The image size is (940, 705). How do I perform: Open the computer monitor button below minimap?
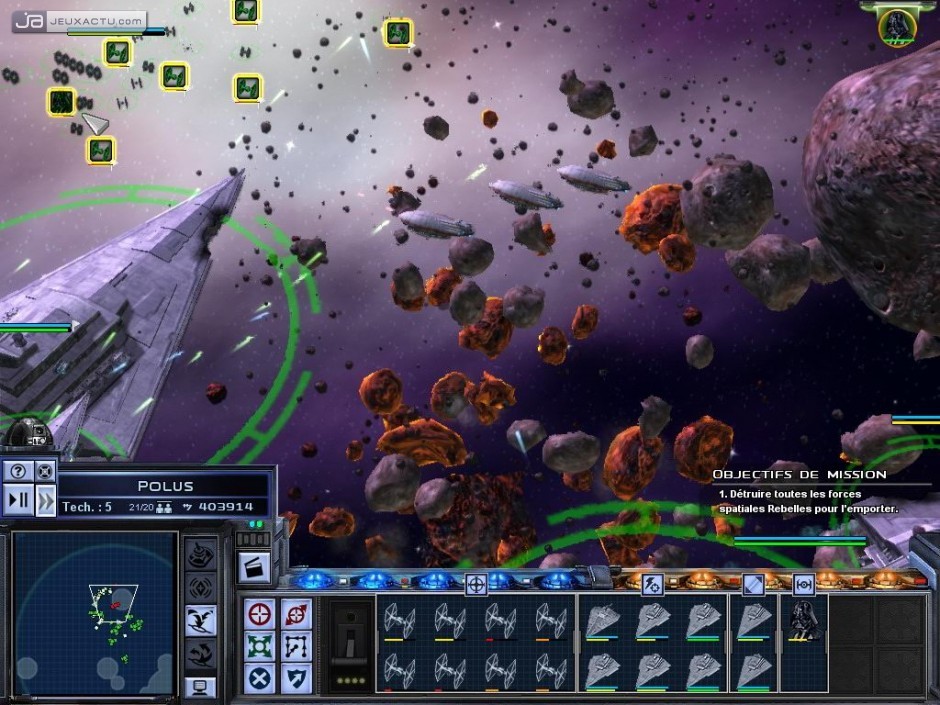tap(200, 687)
